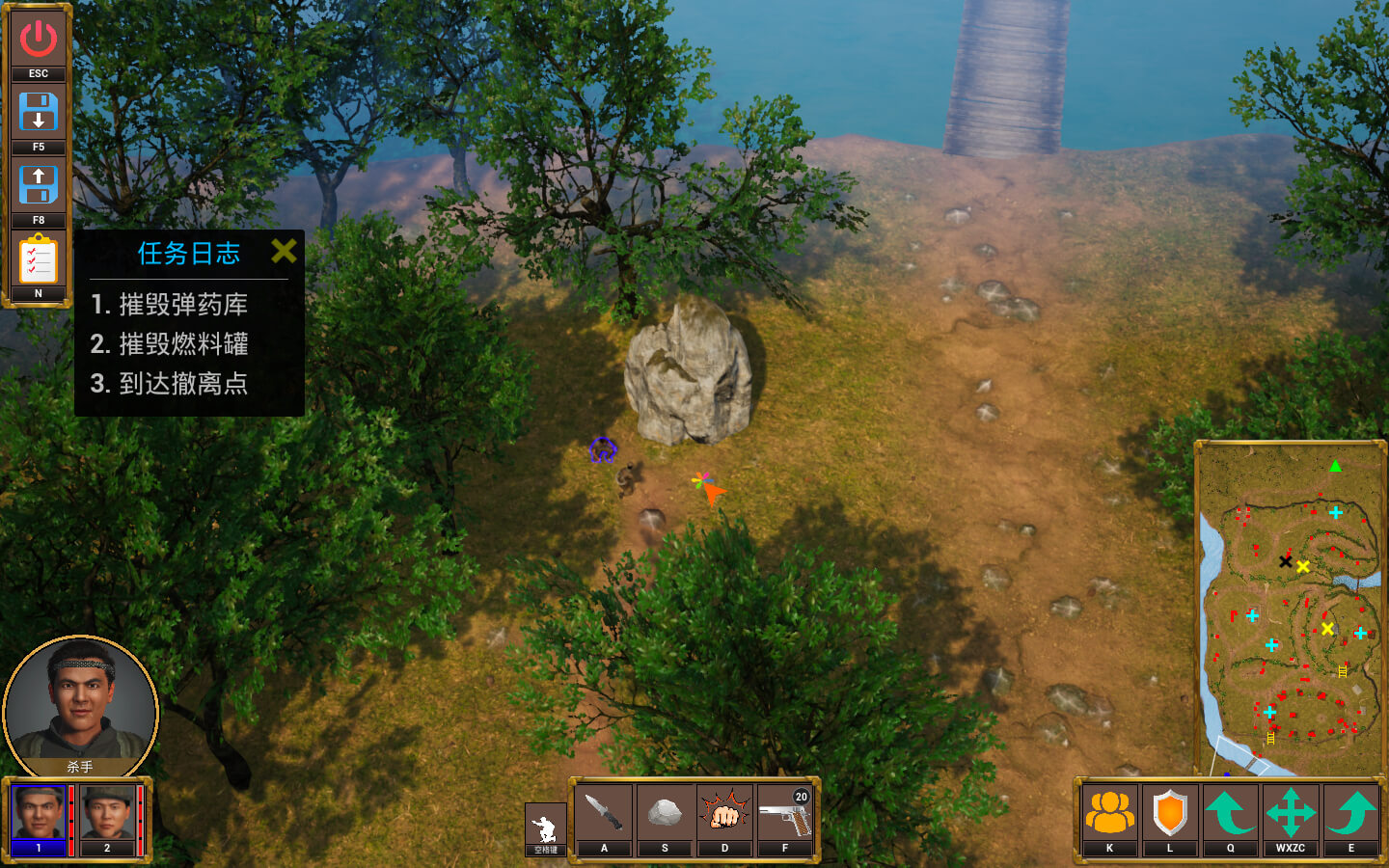The image size is (1389, 868).
Task: Close the mission log panel
Action: [x=284, y=251]
